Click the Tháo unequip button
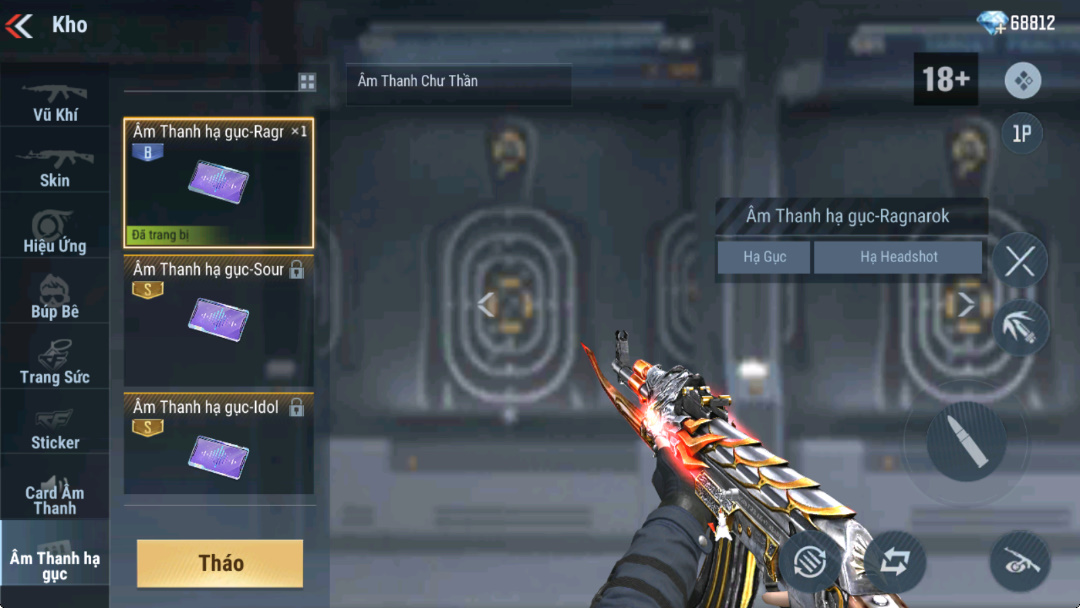Image resolution: width=1080 pixels, height=608 pixels. (220, 563)
